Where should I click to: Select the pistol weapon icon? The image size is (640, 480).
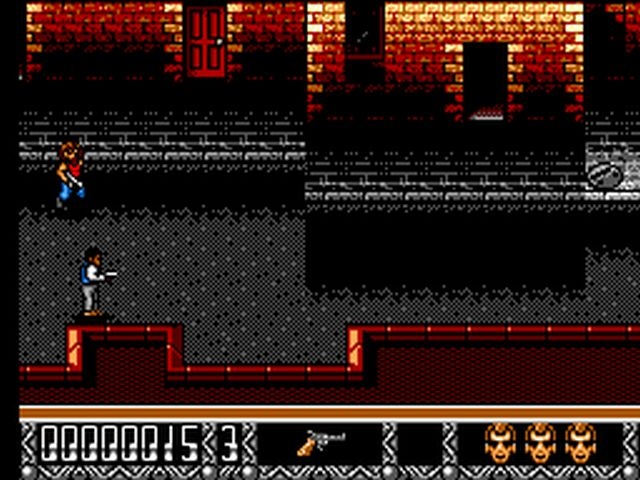(x=322, y=442)
